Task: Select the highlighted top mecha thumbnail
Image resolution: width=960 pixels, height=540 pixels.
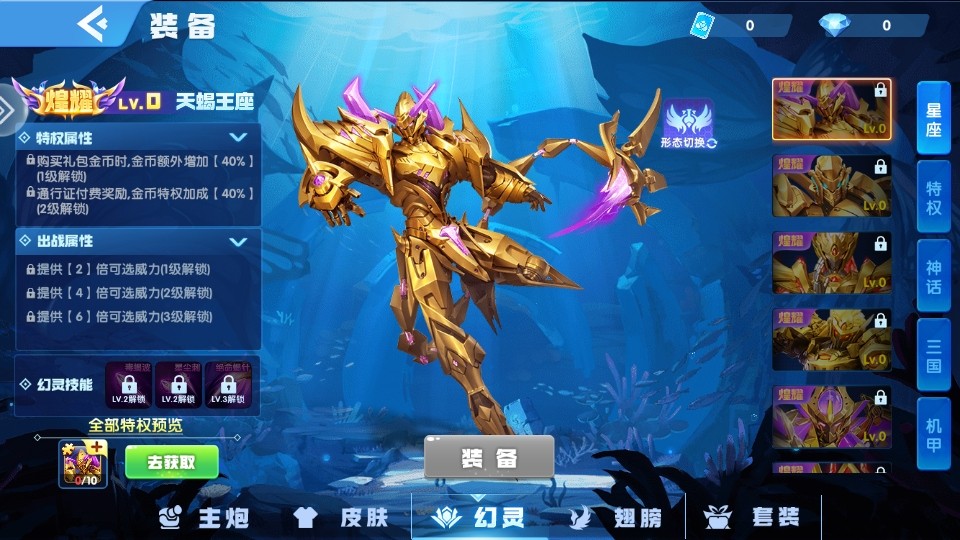Action: coord(831,109)
